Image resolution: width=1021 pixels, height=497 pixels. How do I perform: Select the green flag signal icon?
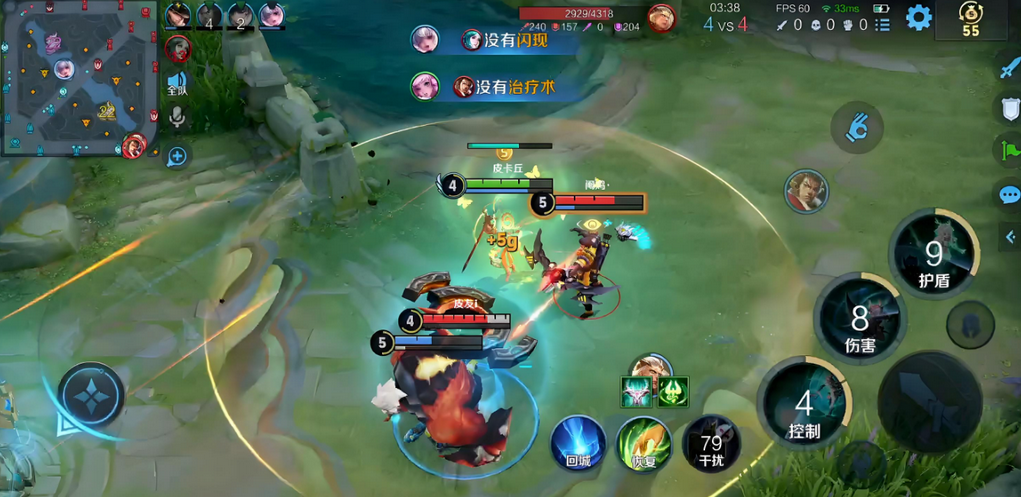(1008, 151)
